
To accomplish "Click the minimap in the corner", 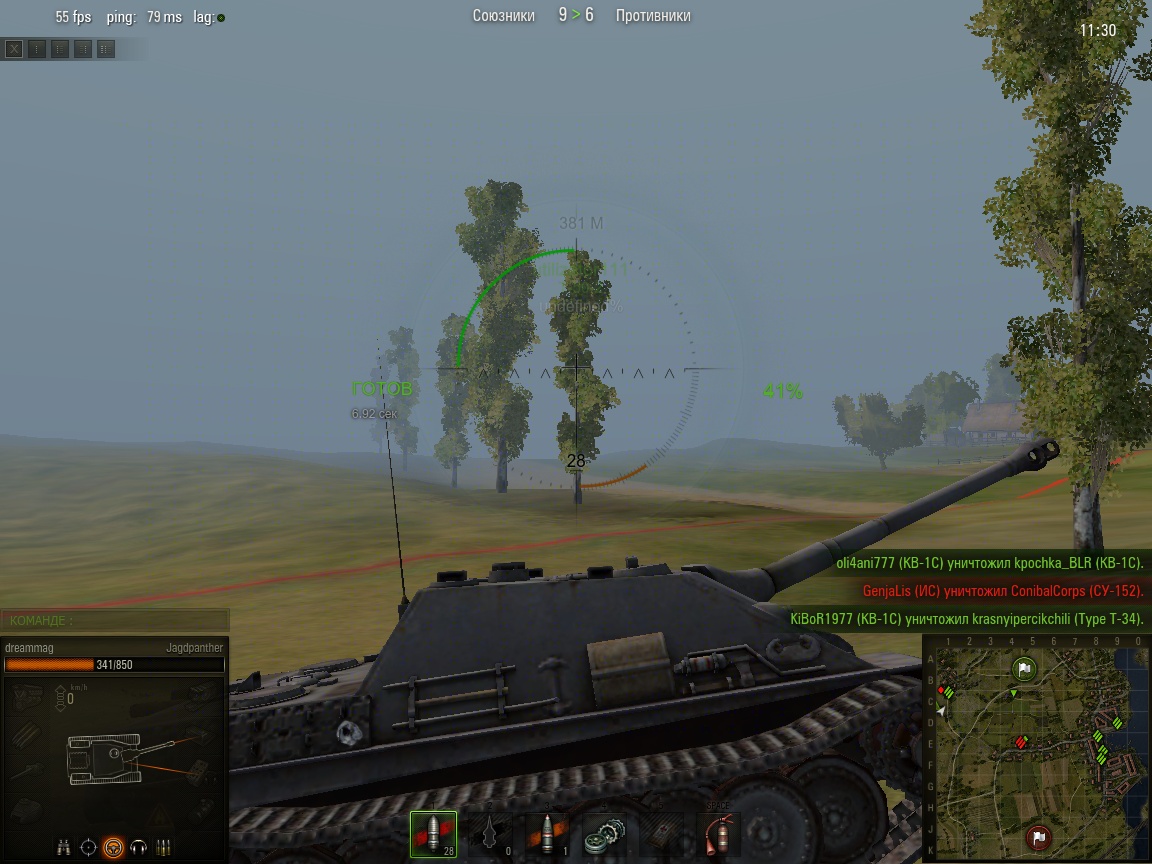I will click(x=1036, y=748).
